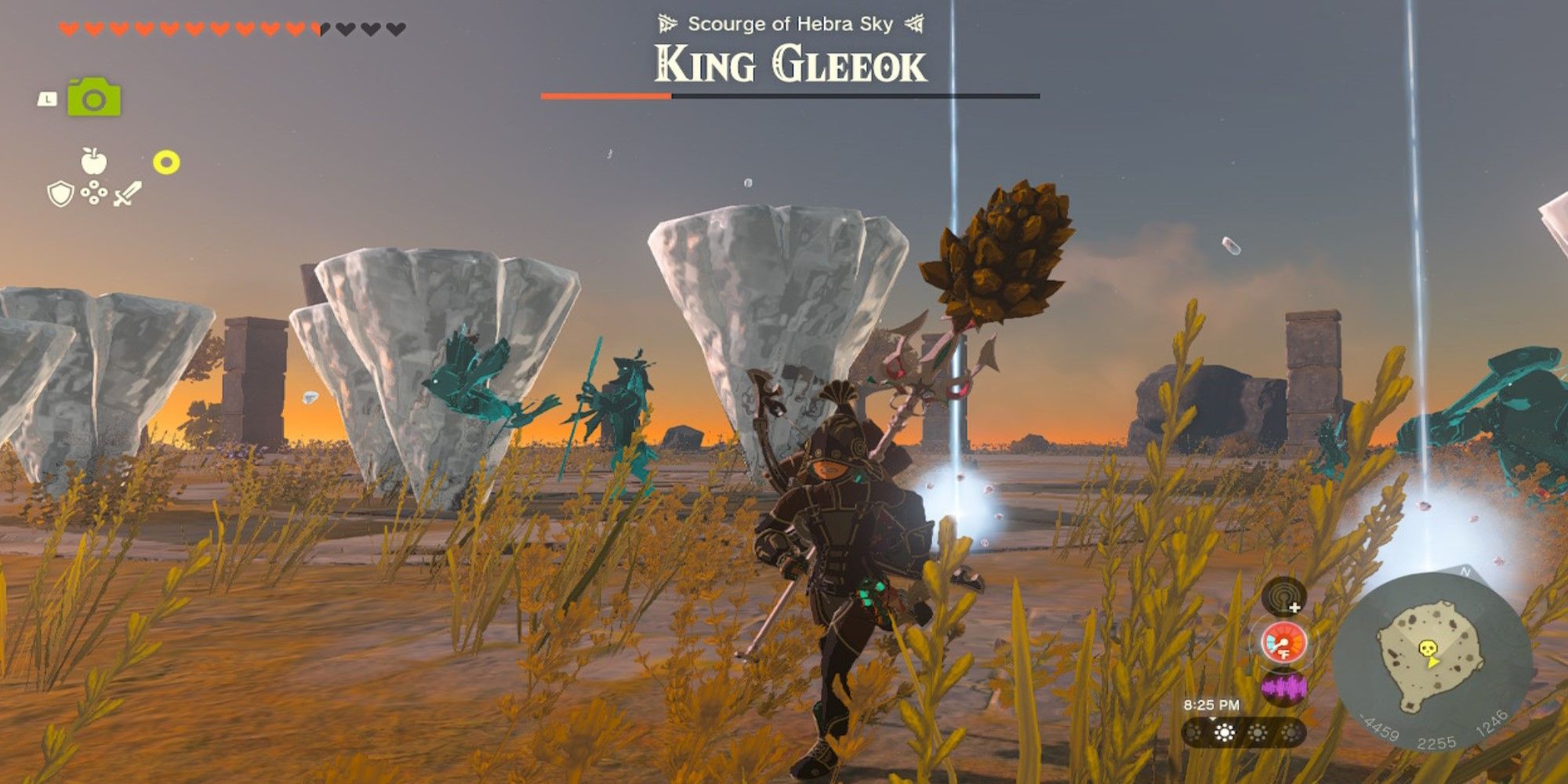Screen dimensions: 1568x784
Task: Select the D-pad quick-menu icon
Action: [x=93, y=194]
